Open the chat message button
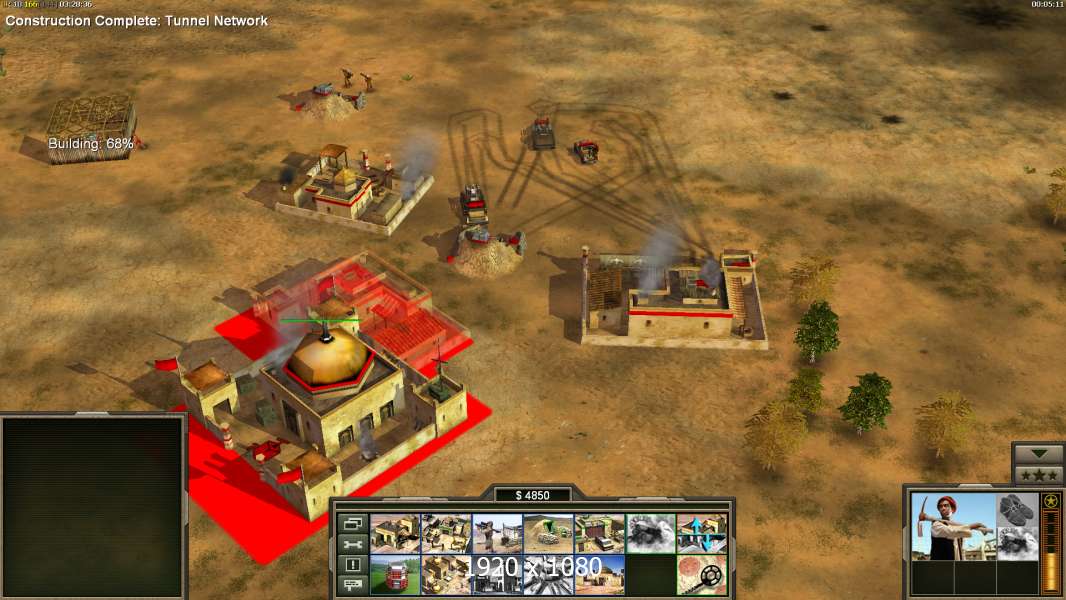1066x600 pixels. click(x=352, y=586)
